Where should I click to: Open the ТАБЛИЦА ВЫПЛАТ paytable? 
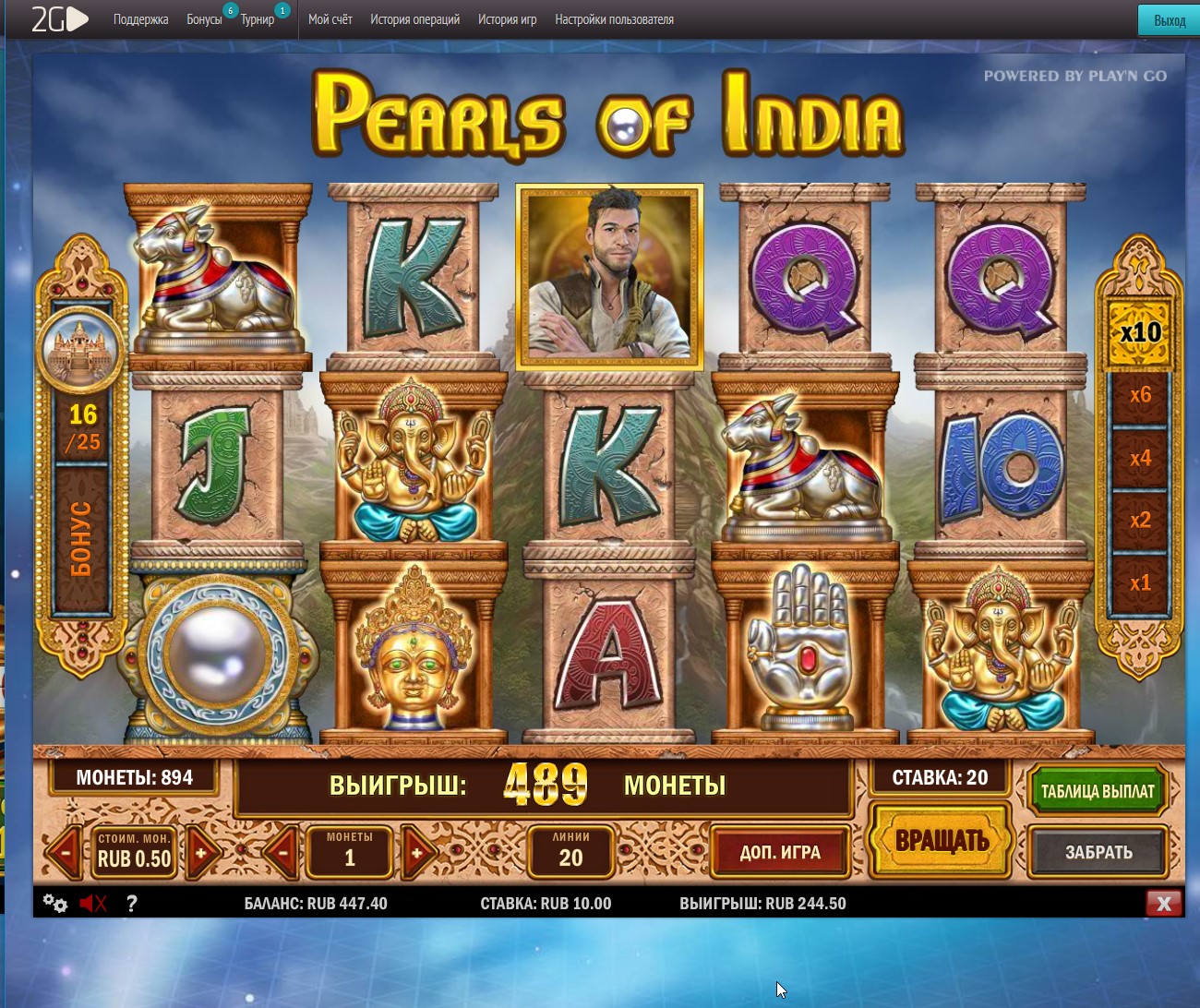(x=1097, y=791)
